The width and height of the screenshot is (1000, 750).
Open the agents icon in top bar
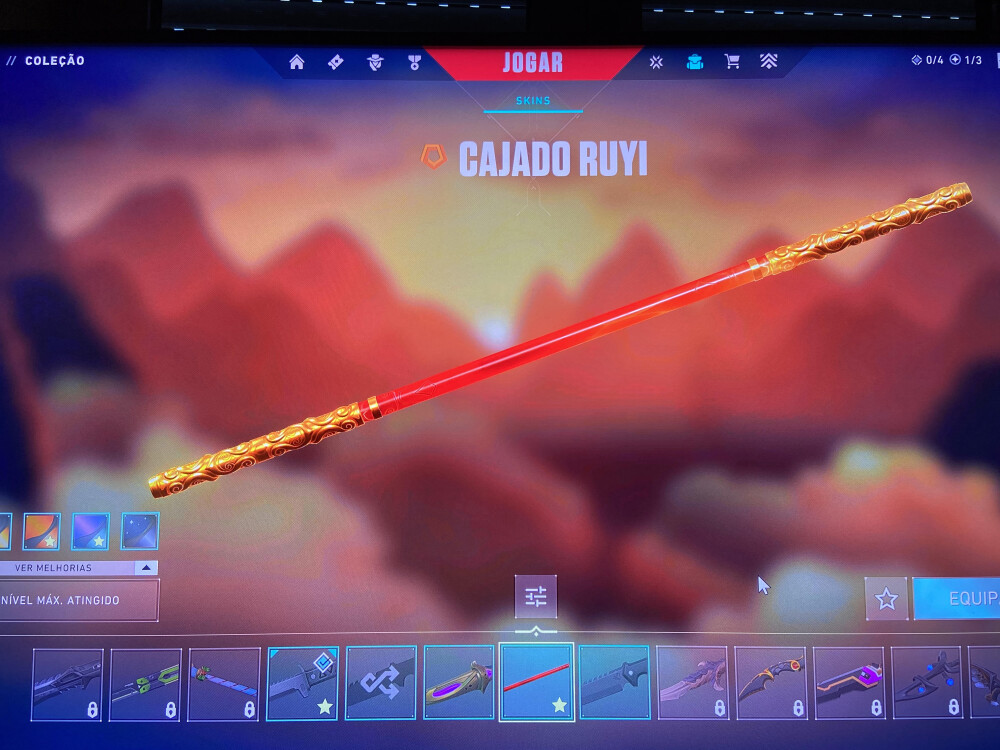tap(375, 62)
